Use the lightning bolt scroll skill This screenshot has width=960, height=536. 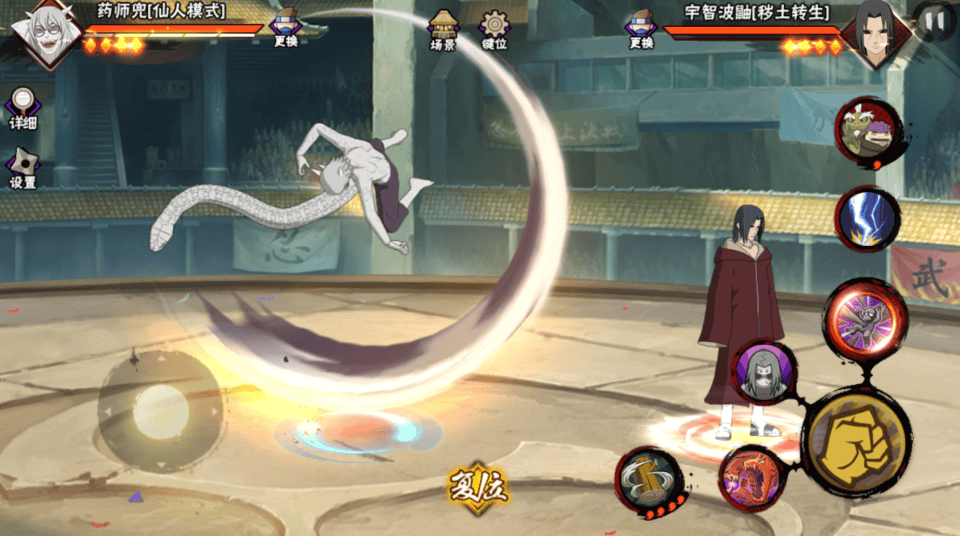867,219
